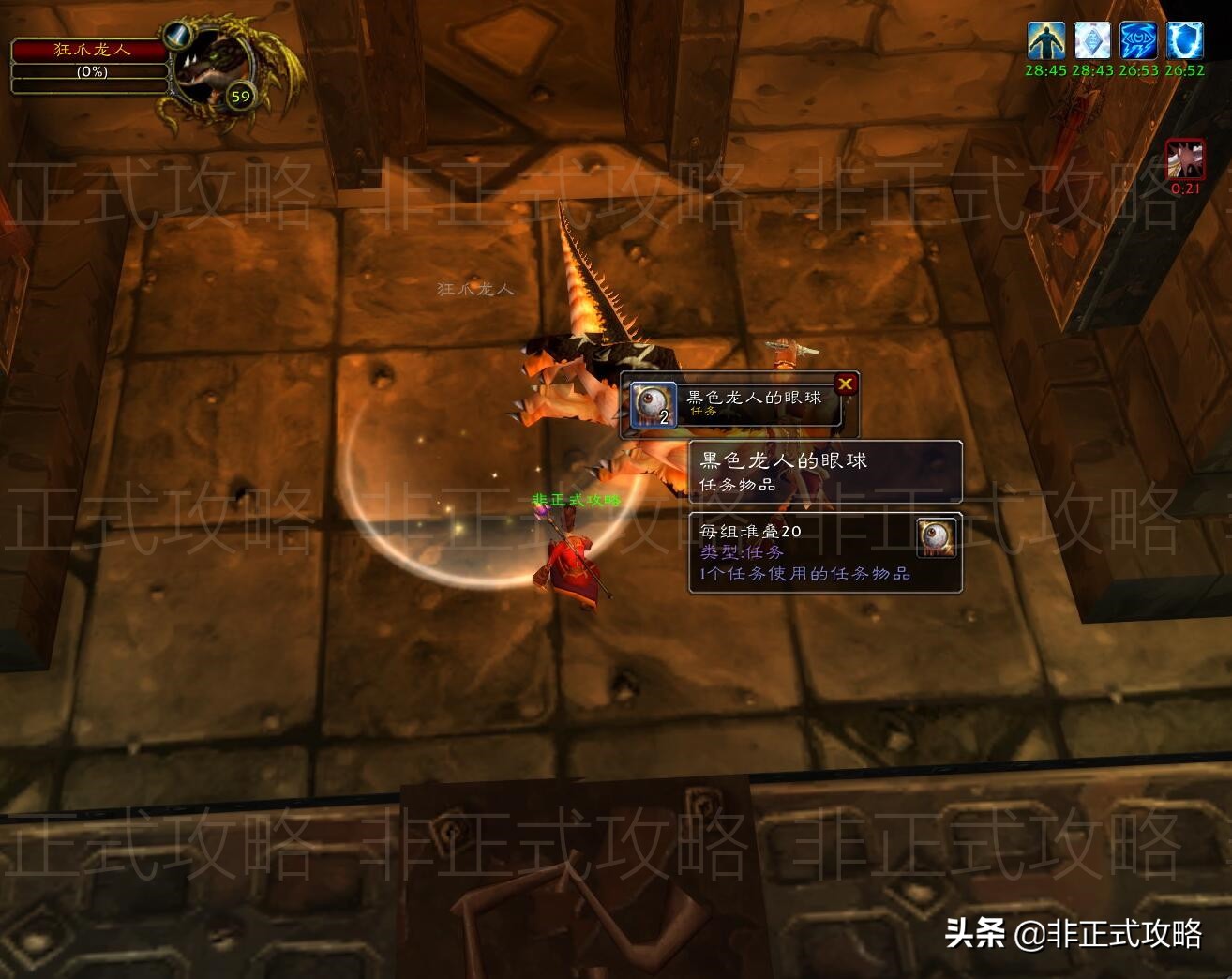
Task: Click the eyeball thumbnail inside the stack tooltip
Action: click(934, 538)
